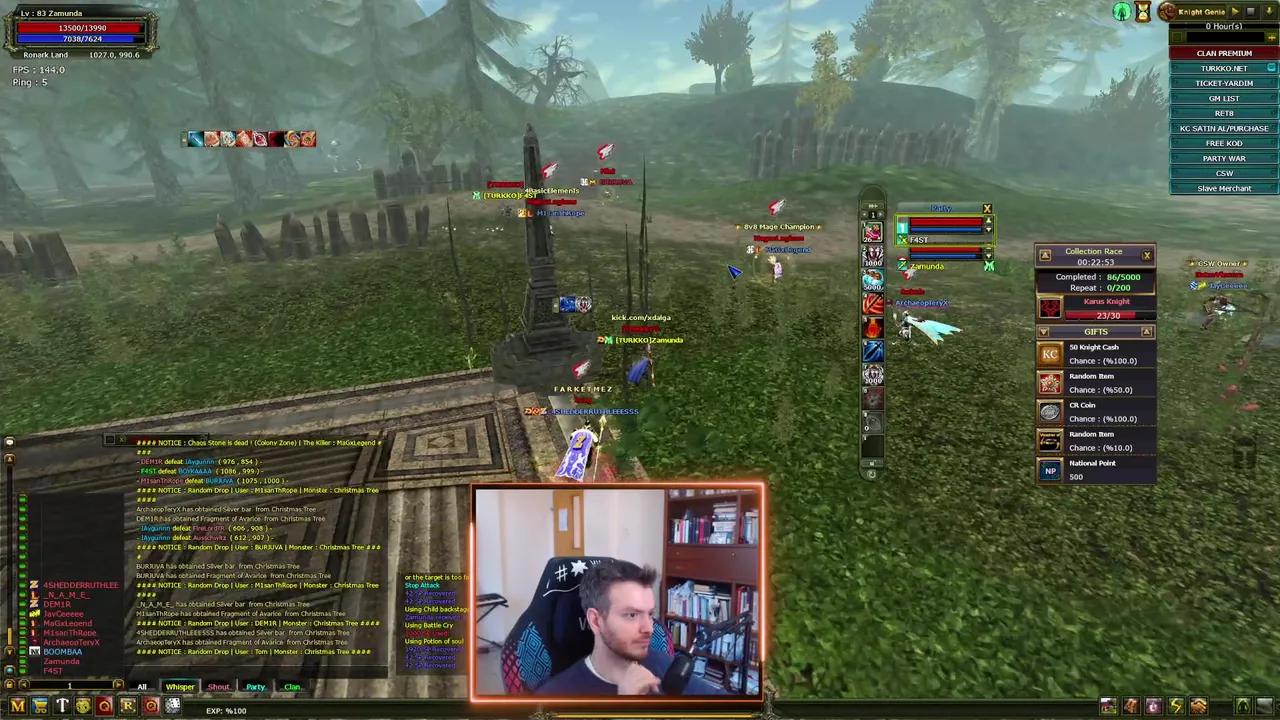1280x720 pixels.
Task: Collapse the Collection Race panel header
Action: (x=1044, y=252)
